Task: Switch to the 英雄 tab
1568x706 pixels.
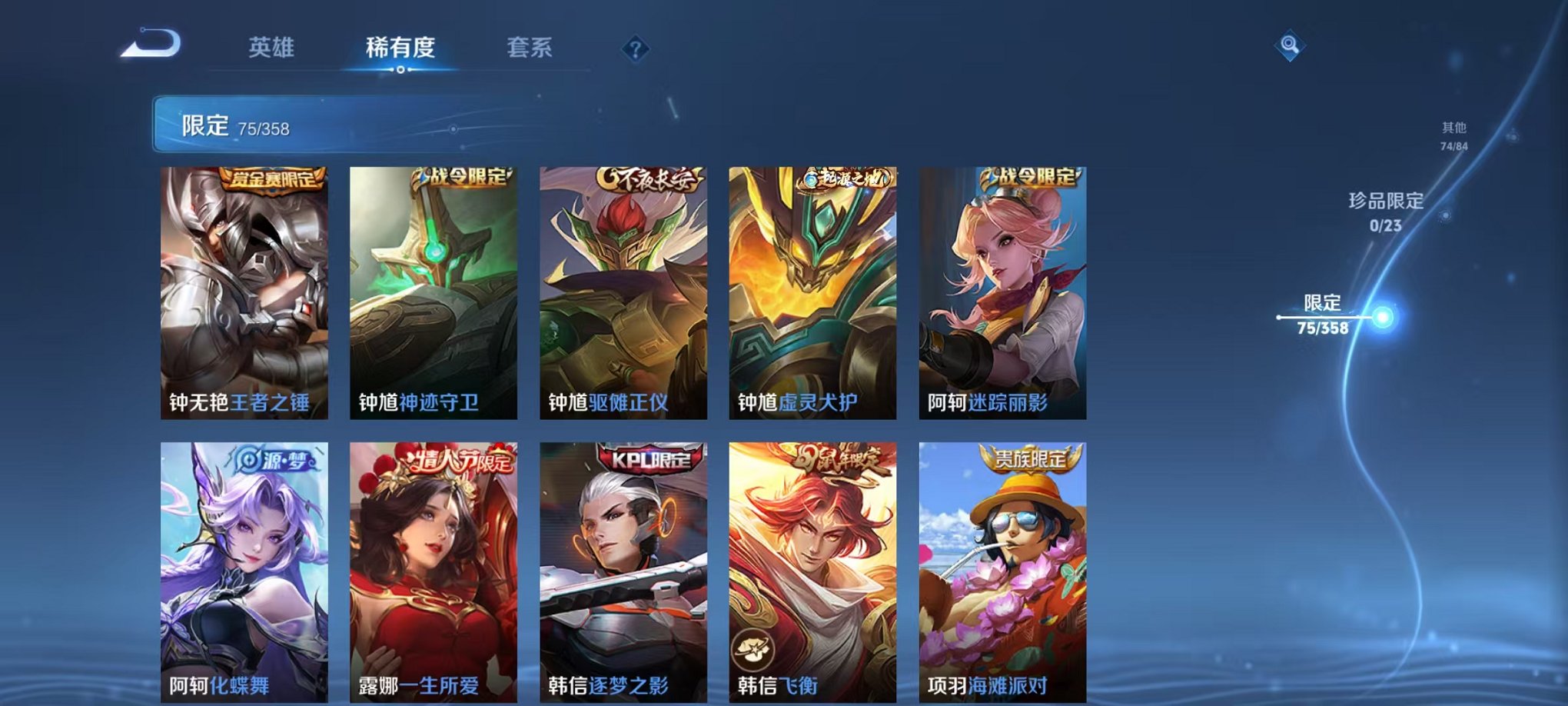Action: (274, 46)
